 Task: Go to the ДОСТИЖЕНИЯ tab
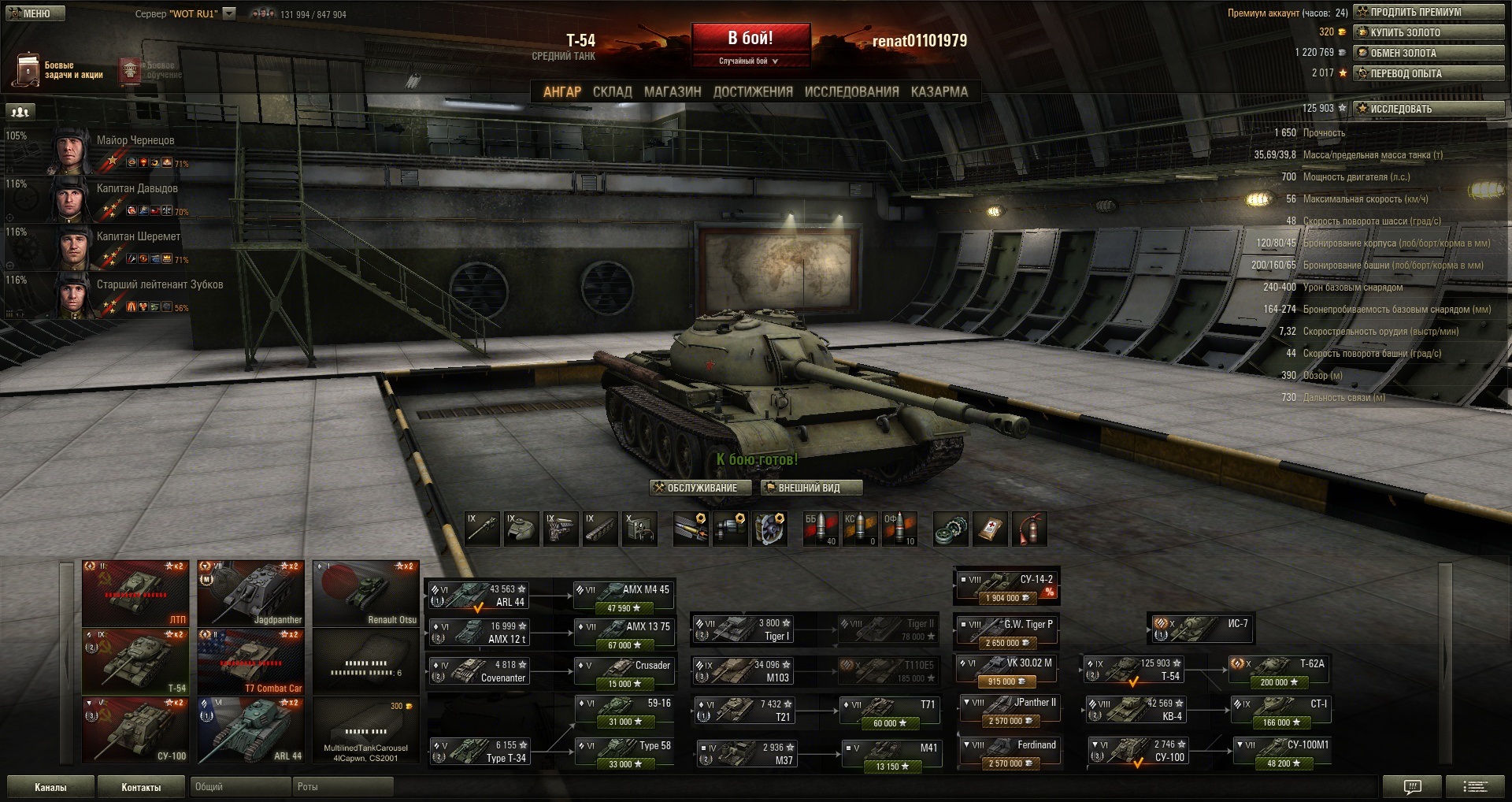pyautogui.click(x=753, y=92)
